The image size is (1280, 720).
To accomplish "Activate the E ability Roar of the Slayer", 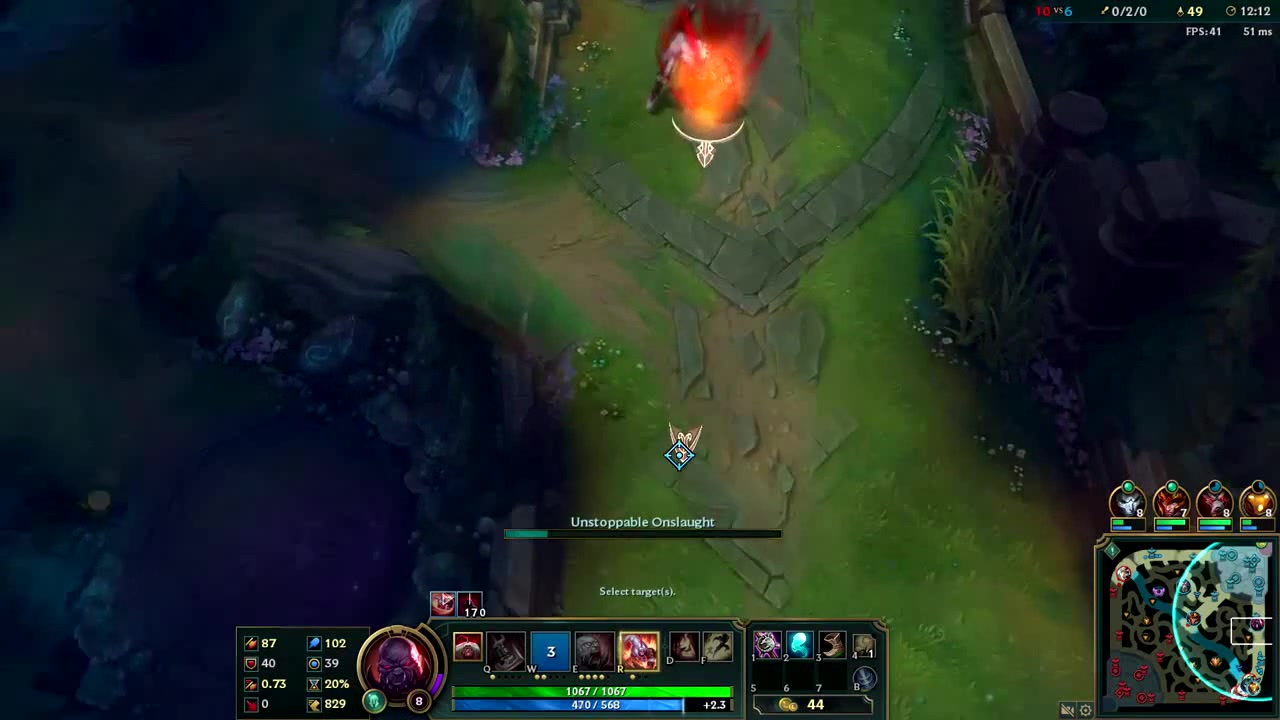I will [x=593, y=648].
